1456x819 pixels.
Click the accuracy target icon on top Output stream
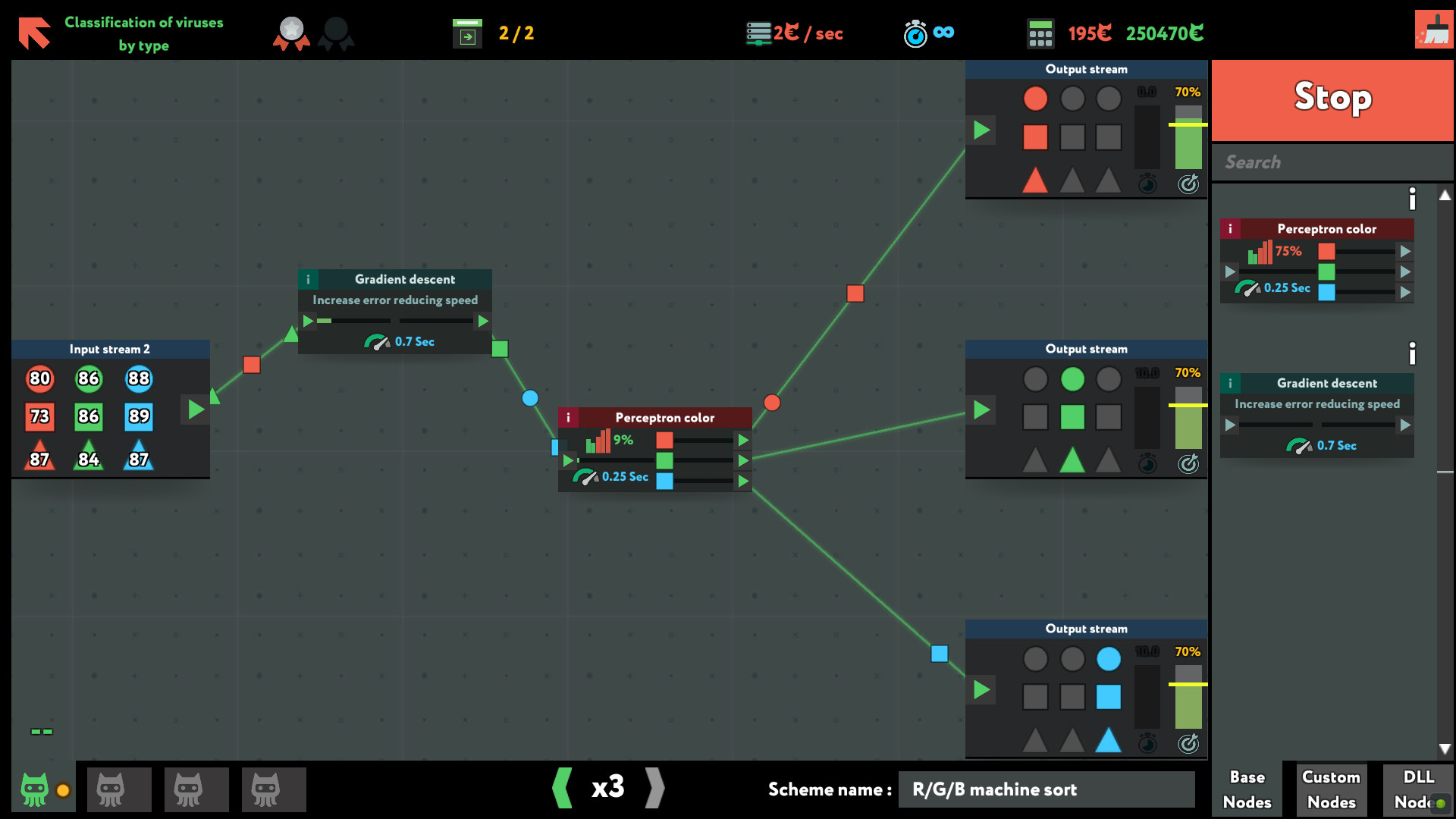(x=1188, y=184)
